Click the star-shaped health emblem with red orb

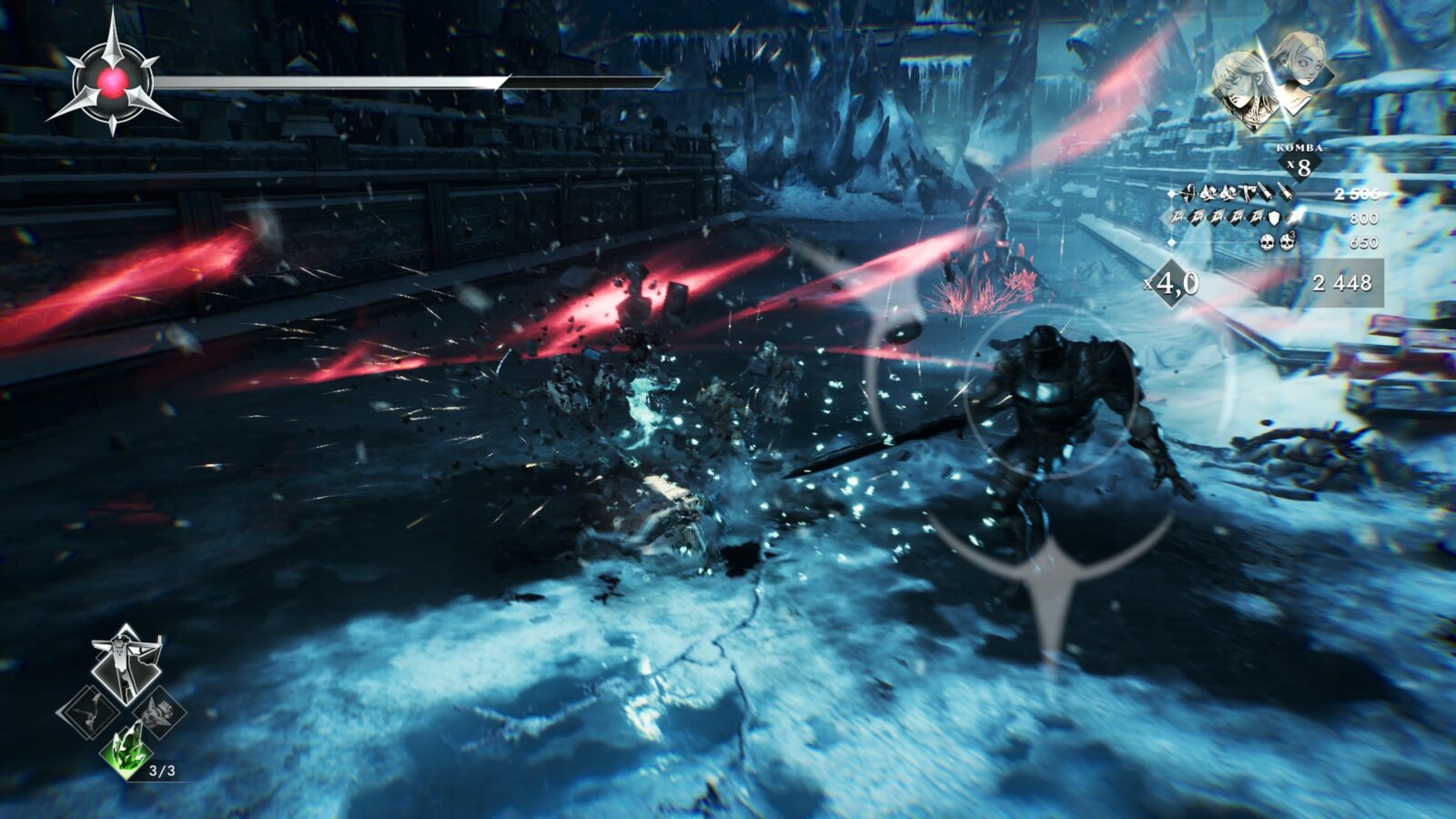[x=112, y=81]
